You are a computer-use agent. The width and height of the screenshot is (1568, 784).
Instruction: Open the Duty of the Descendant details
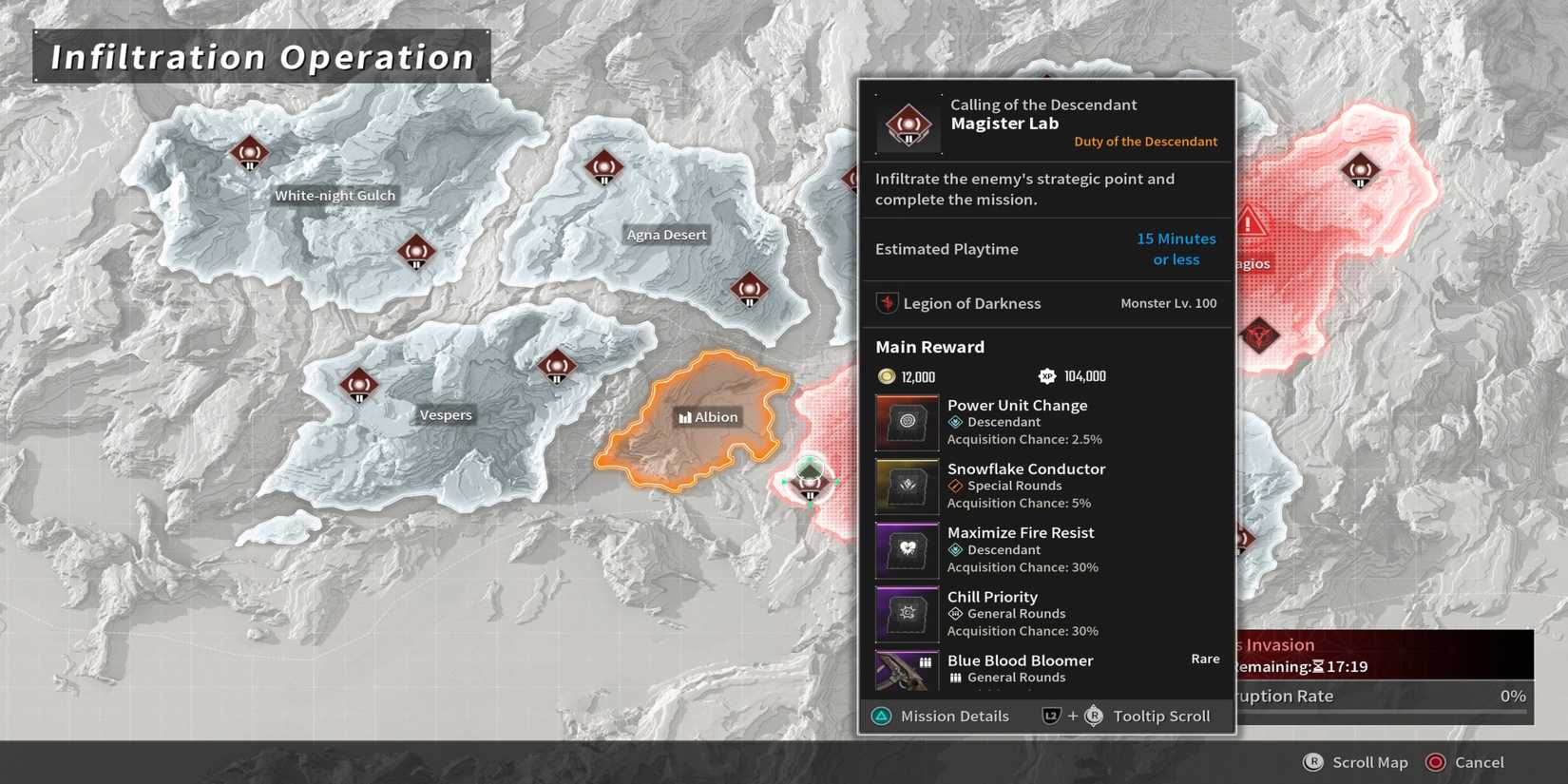pyautogui.click(x=1145, y=141)
